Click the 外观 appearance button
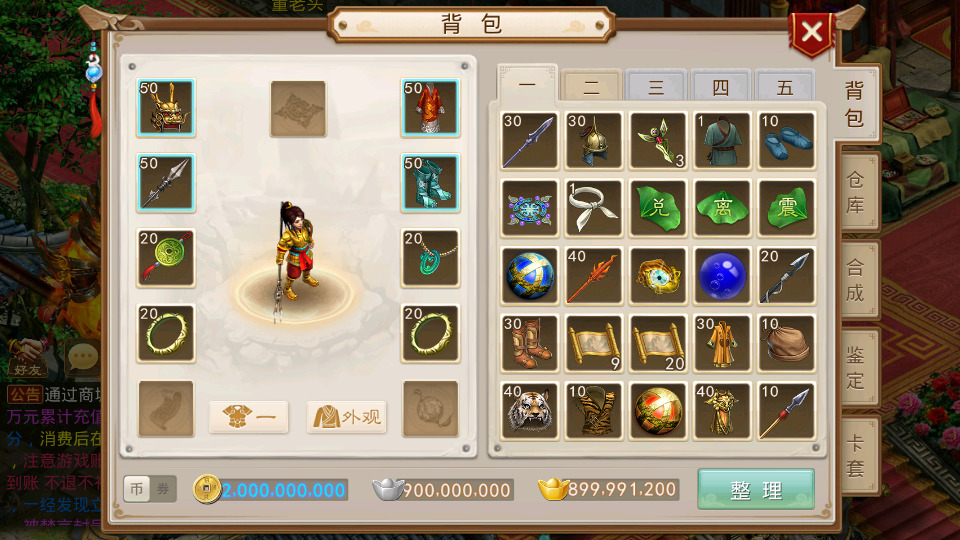Image resolution: width=960 pixels, height=540 pixels. click(x=347, y=416)
